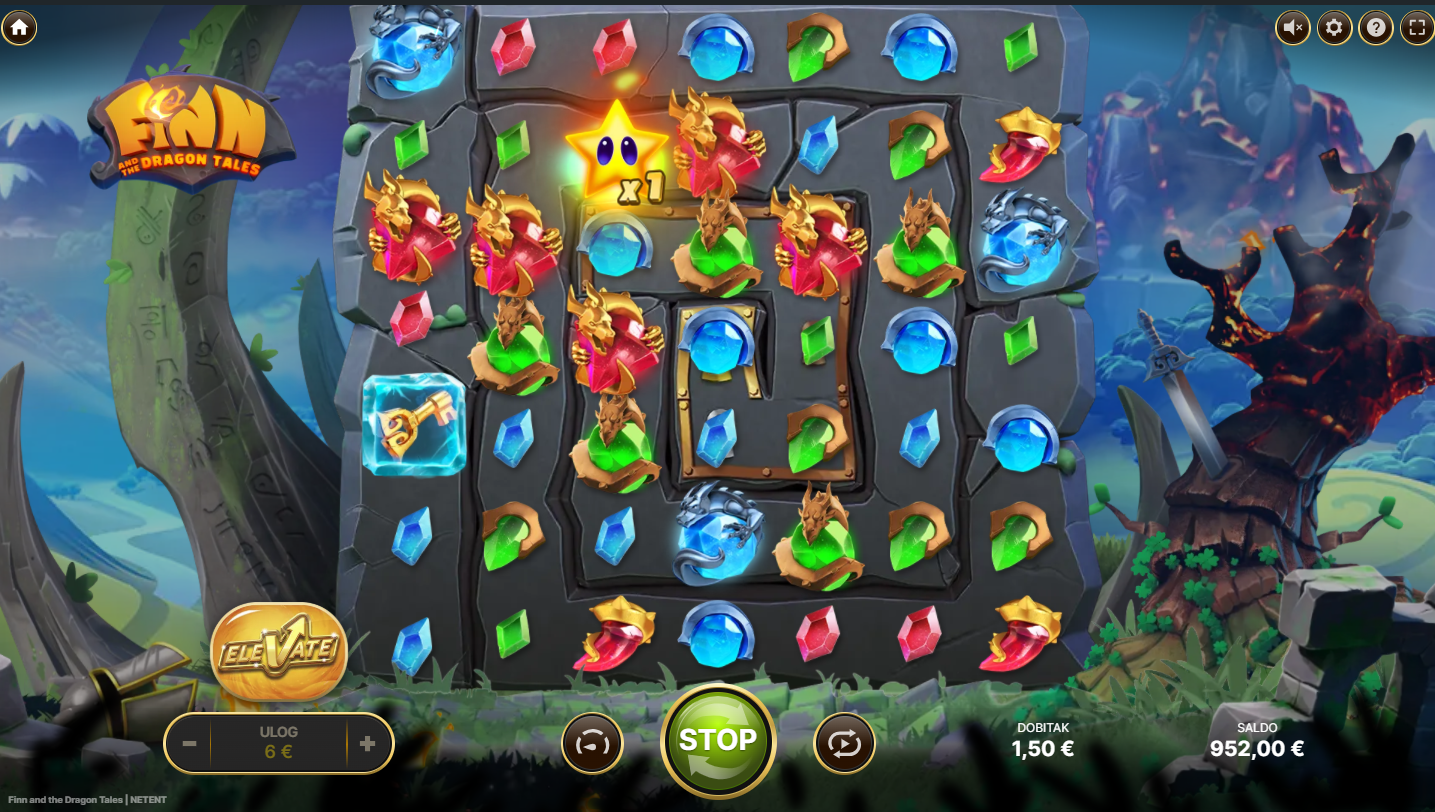
Task: Increase the bet with the plus button
Action: pyautogui.click(x=367, y=744)
